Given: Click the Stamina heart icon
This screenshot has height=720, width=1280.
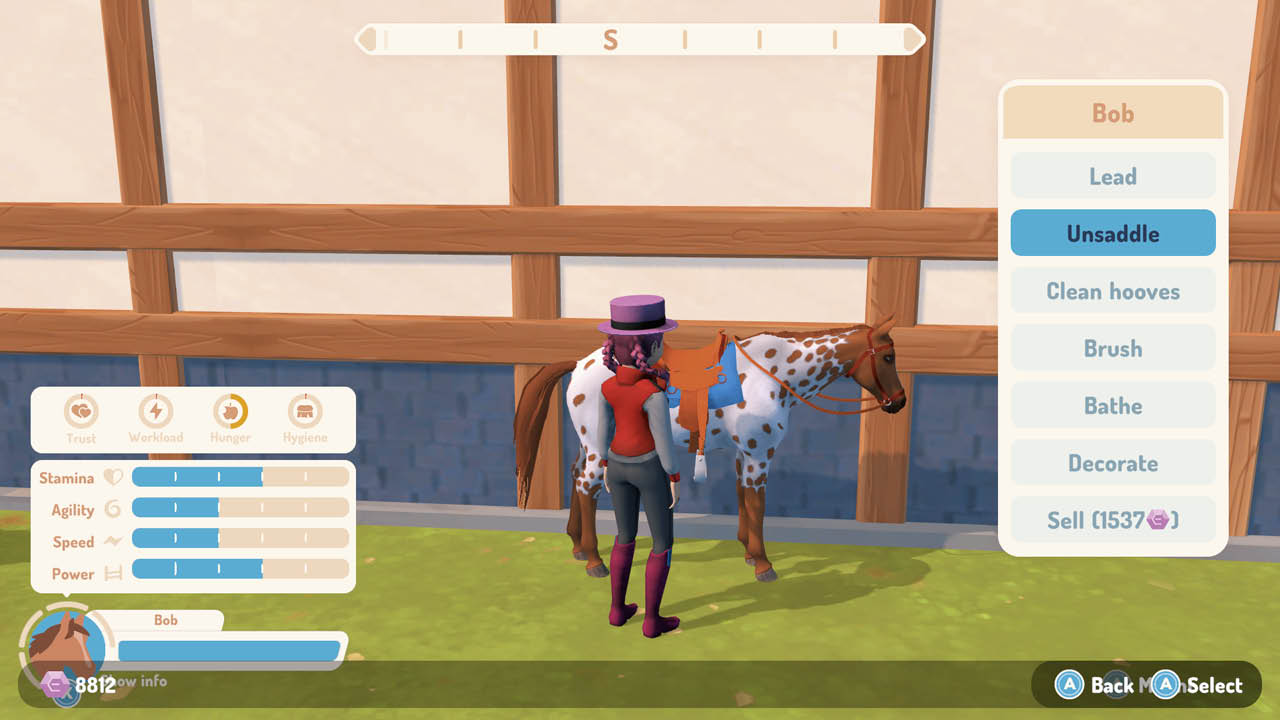Looking at the screenshot, I should (111, 477).
